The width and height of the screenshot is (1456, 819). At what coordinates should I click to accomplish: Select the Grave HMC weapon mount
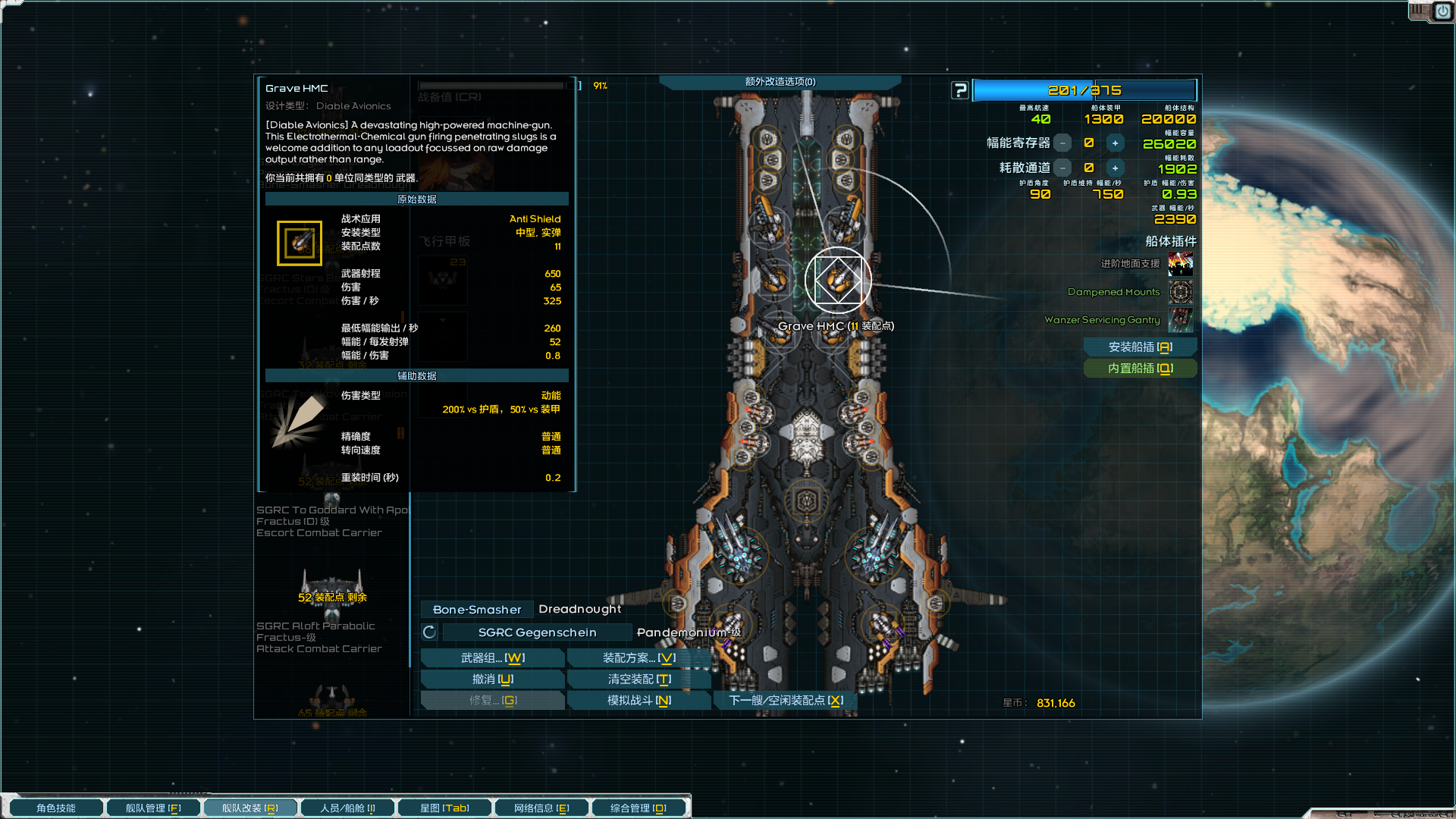point(838,280)
